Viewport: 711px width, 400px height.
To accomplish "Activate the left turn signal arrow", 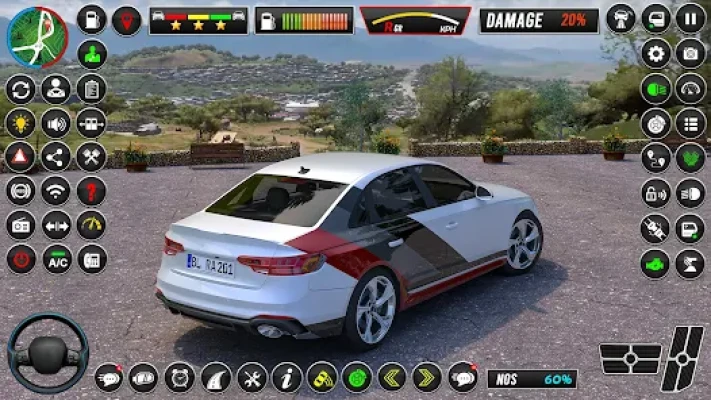I will [x=391, y=377].
